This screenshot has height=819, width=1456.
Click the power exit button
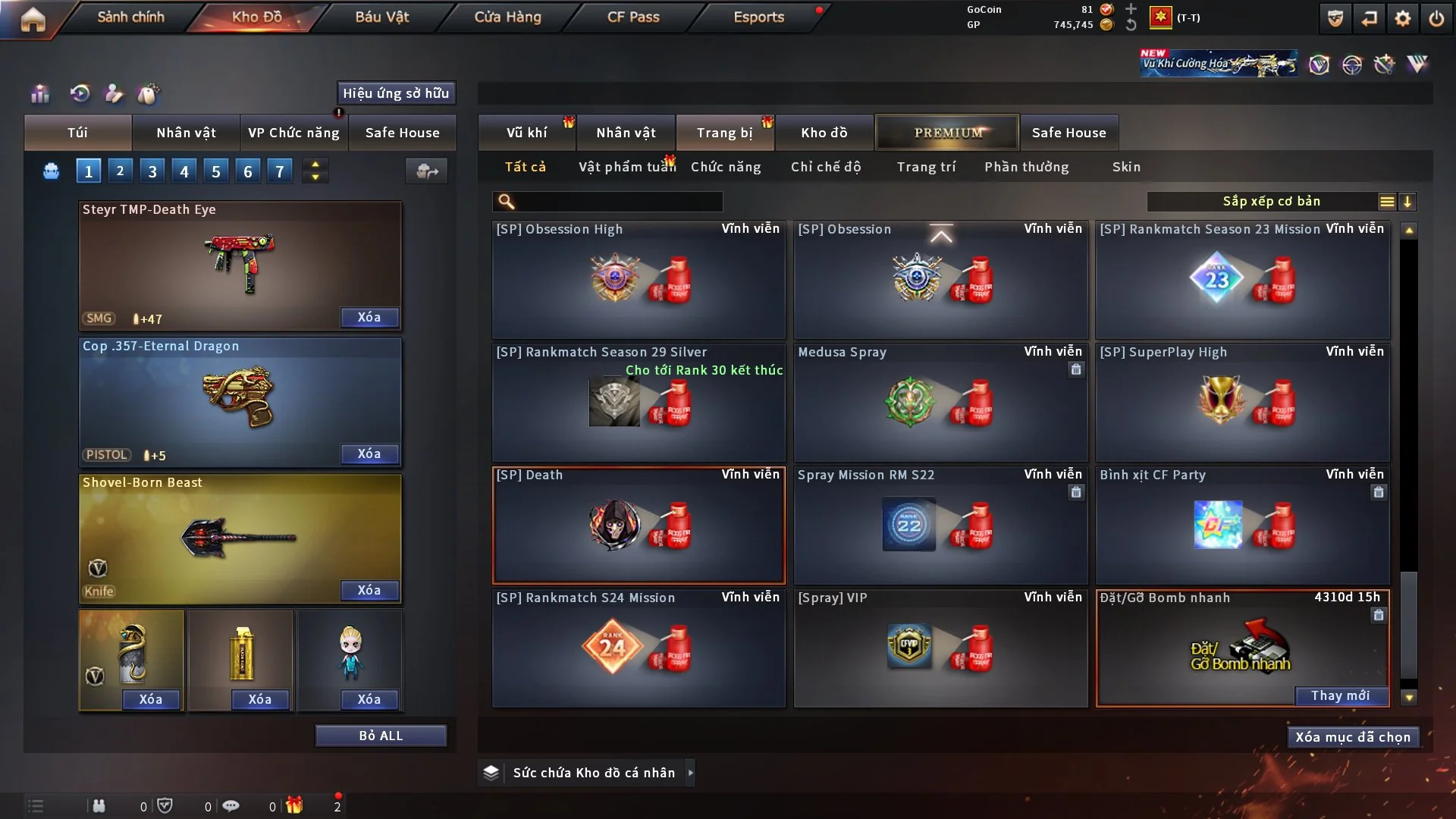pyautogui.click(x=1436, y=18)
